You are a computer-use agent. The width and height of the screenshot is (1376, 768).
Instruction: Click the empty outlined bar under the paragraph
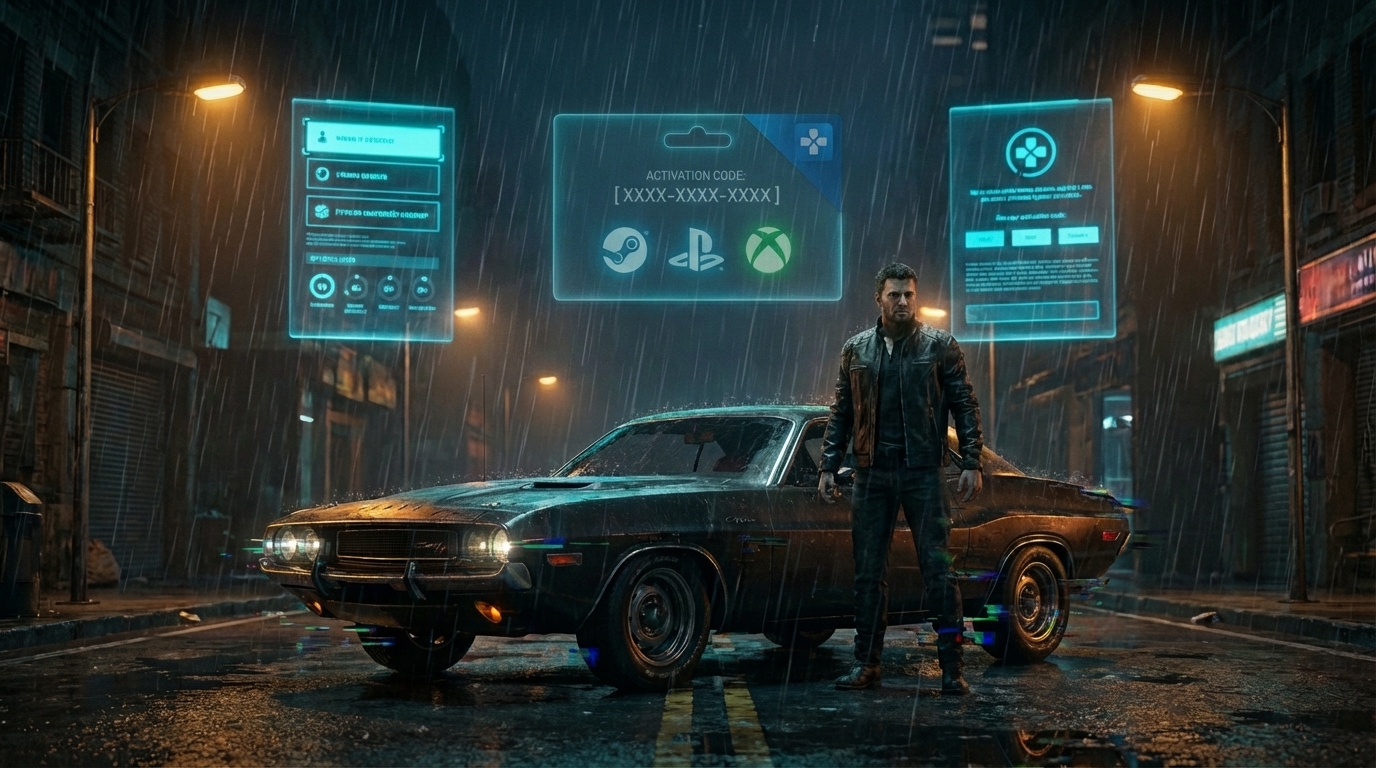pos(1032,311)
